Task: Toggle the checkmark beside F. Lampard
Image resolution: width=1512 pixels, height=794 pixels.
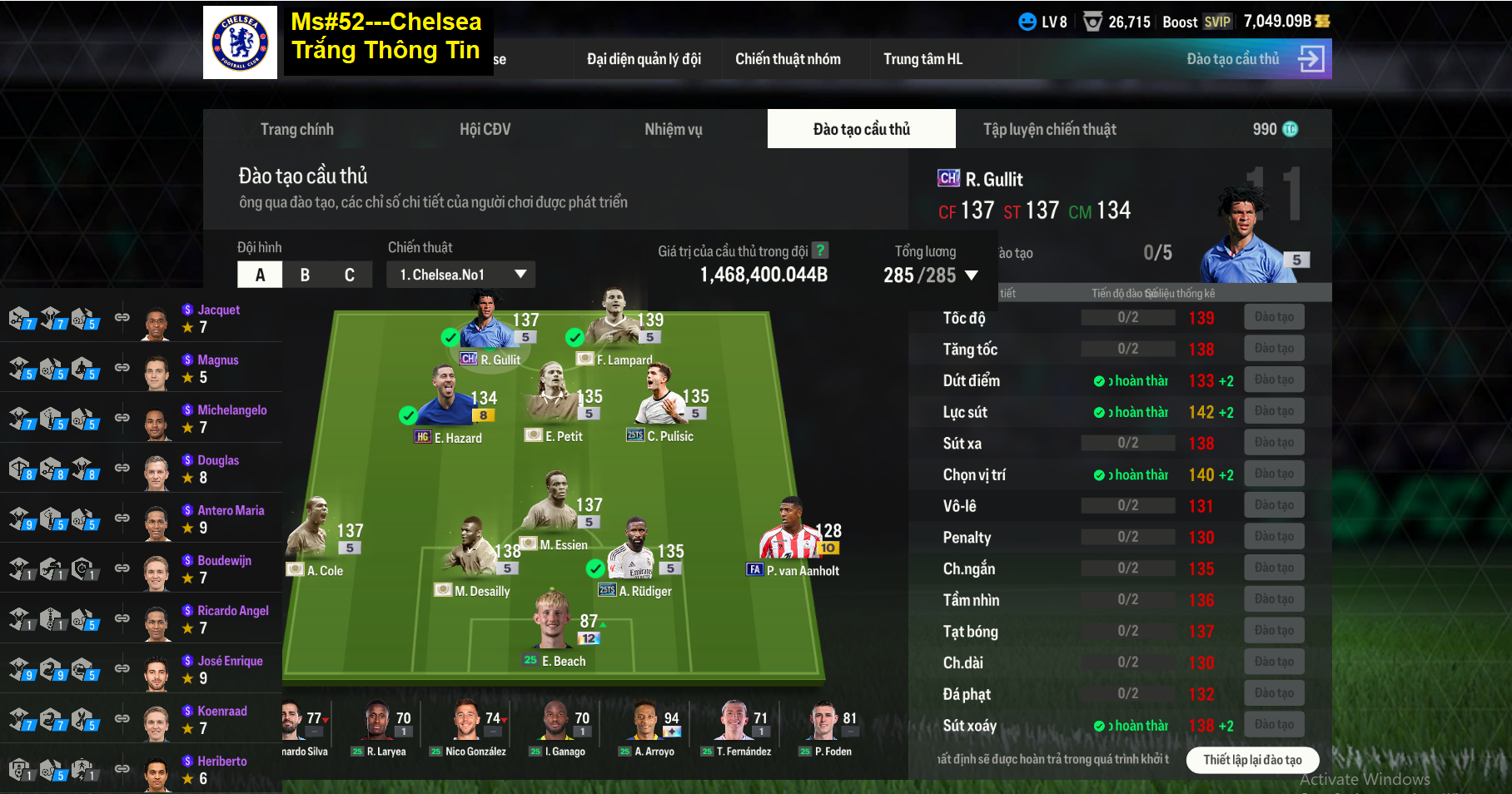Action: coord(574,339)
